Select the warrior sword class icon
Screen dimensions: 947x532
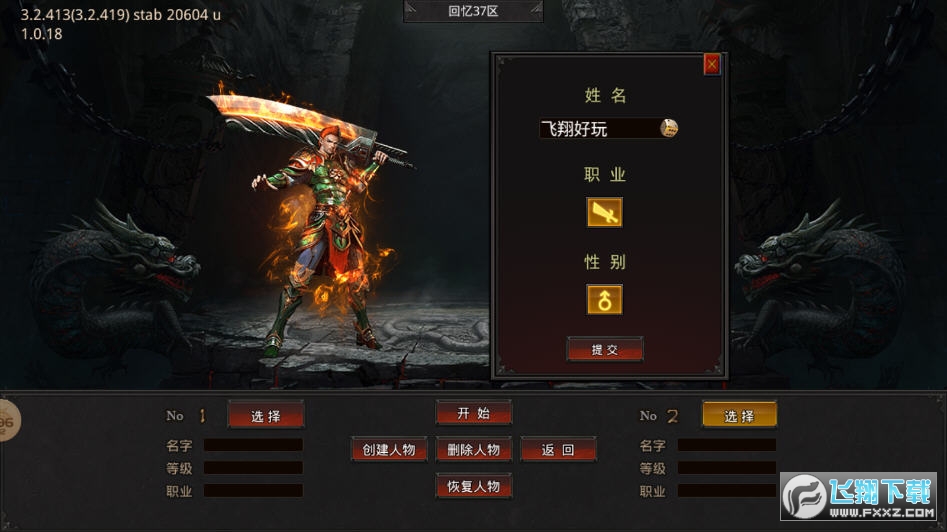604,212
